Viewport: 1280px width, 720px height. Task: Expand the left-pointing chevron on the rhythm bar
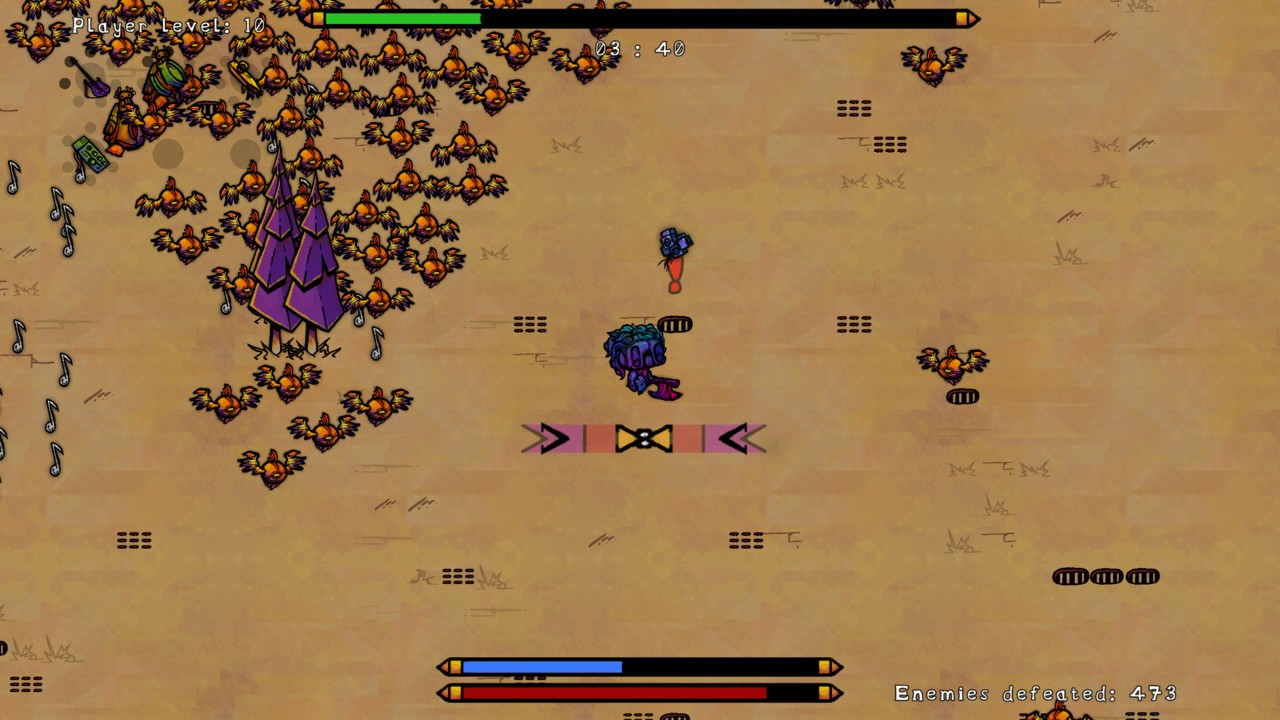click(x=737, y=438)
